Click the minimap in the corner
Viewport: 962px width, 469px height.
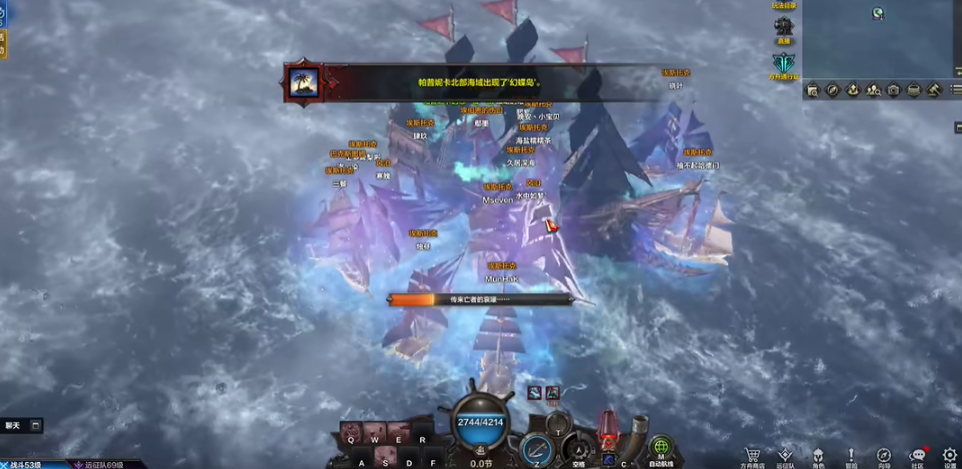point(881,38)
